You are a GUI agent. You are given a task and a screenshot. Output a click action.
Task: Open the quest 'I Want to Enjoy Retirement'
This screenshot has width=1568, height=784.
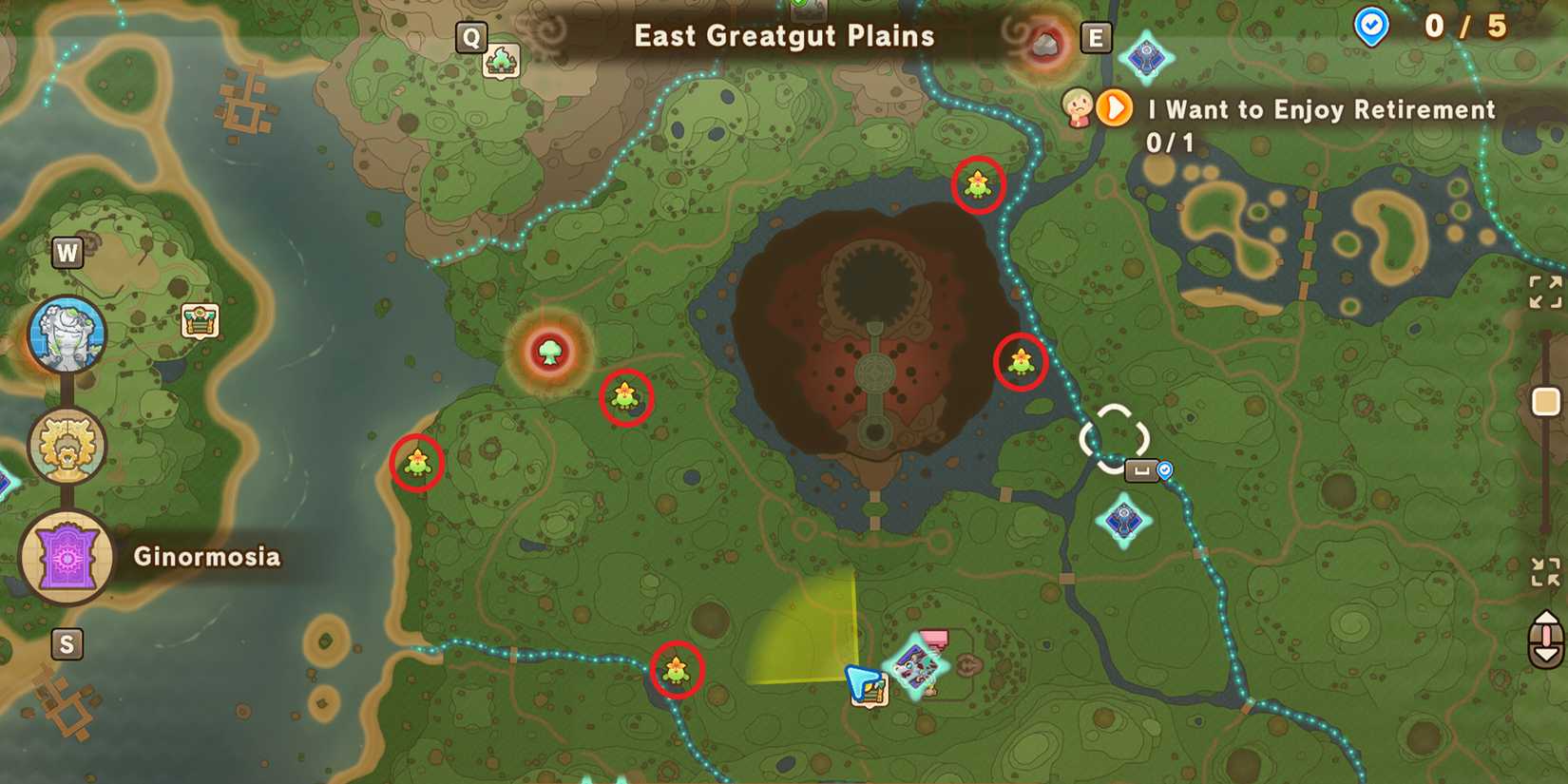[x=1319, y=109]
